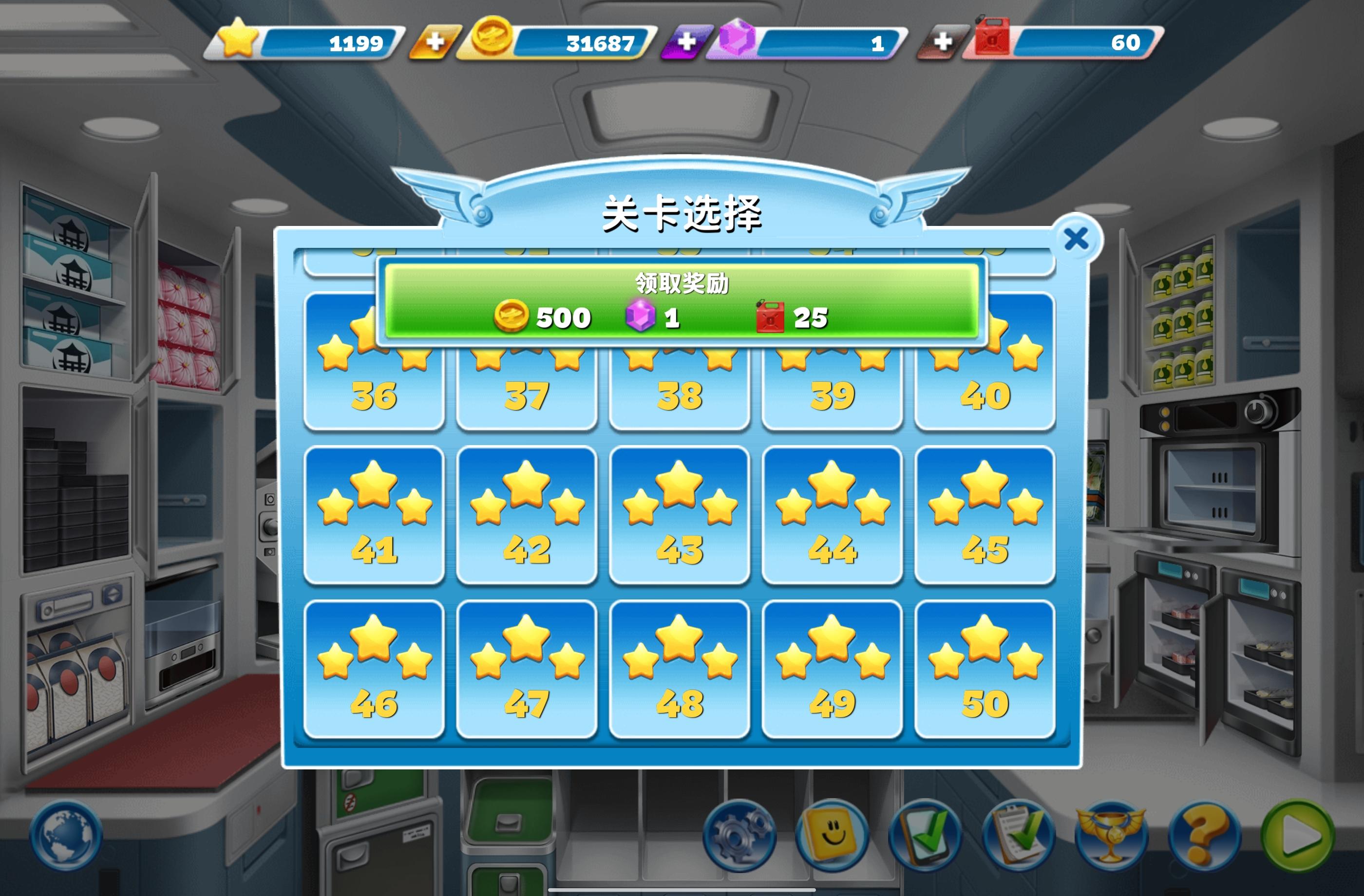Click the smiley face feedback icon
The image size is (1364, 896).
[x=832, y=836]
